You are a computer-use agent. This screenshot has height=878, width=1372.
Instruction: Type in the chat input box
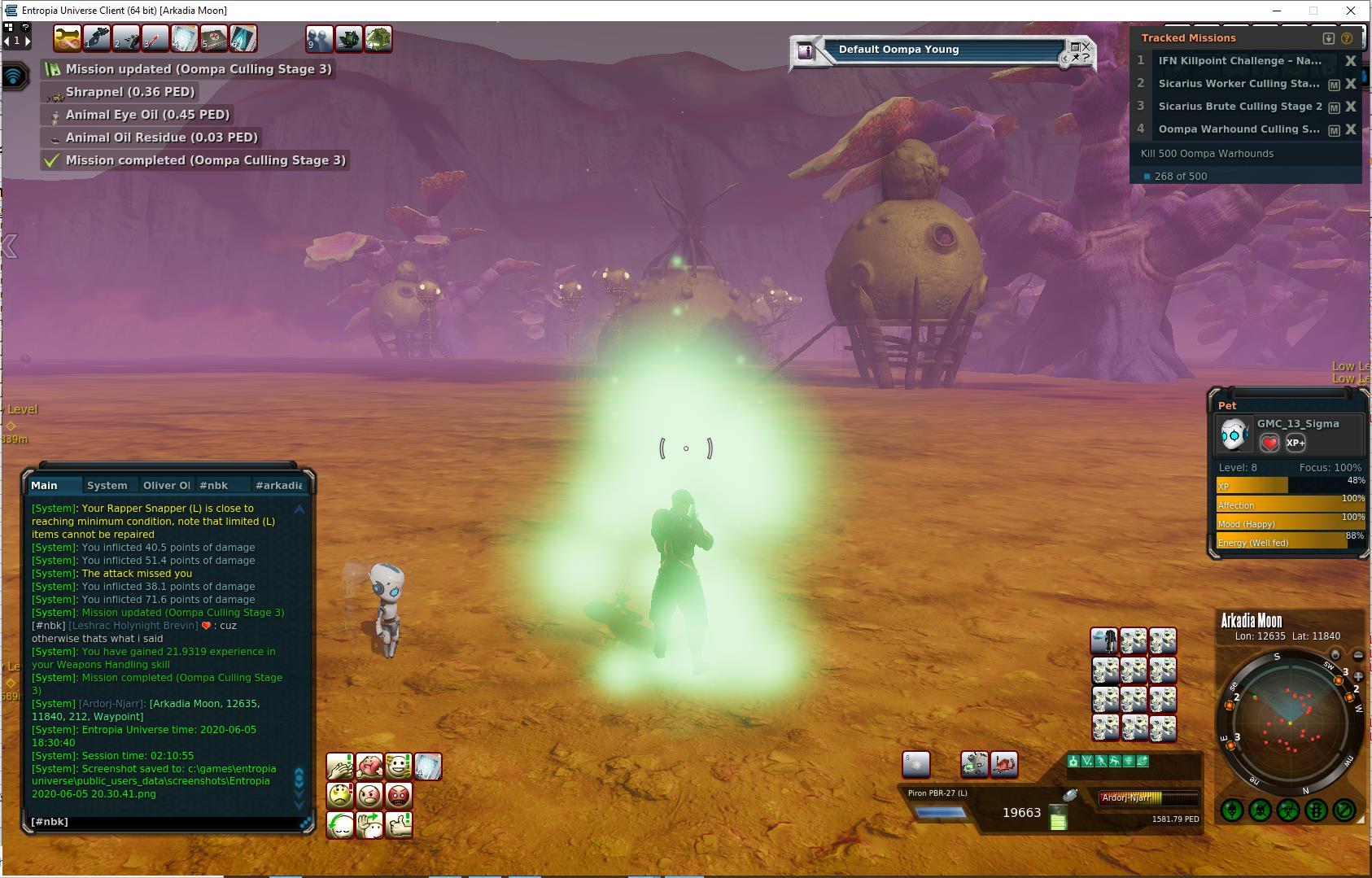[163, 822]
